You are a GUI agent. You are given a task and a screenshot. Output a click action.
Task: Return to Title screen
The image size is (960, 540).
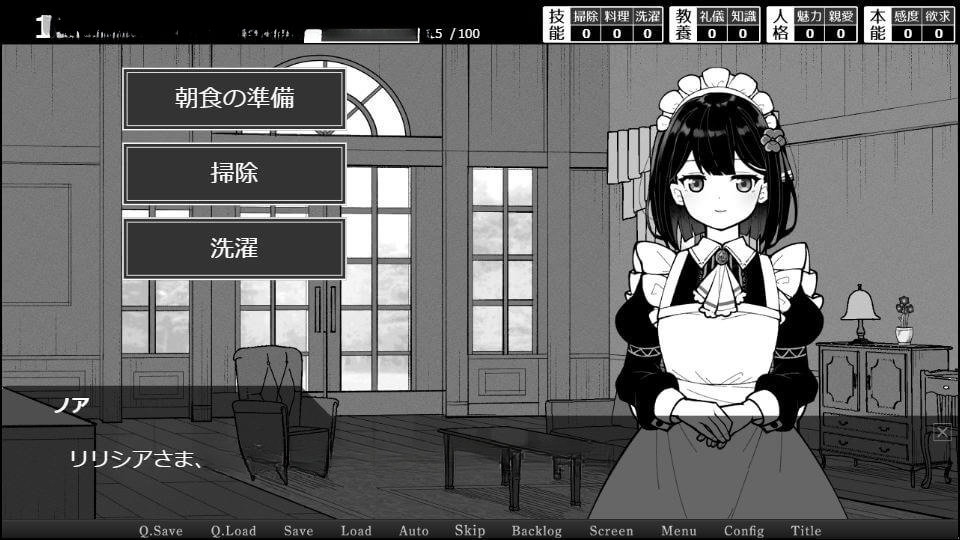point(806,531)
